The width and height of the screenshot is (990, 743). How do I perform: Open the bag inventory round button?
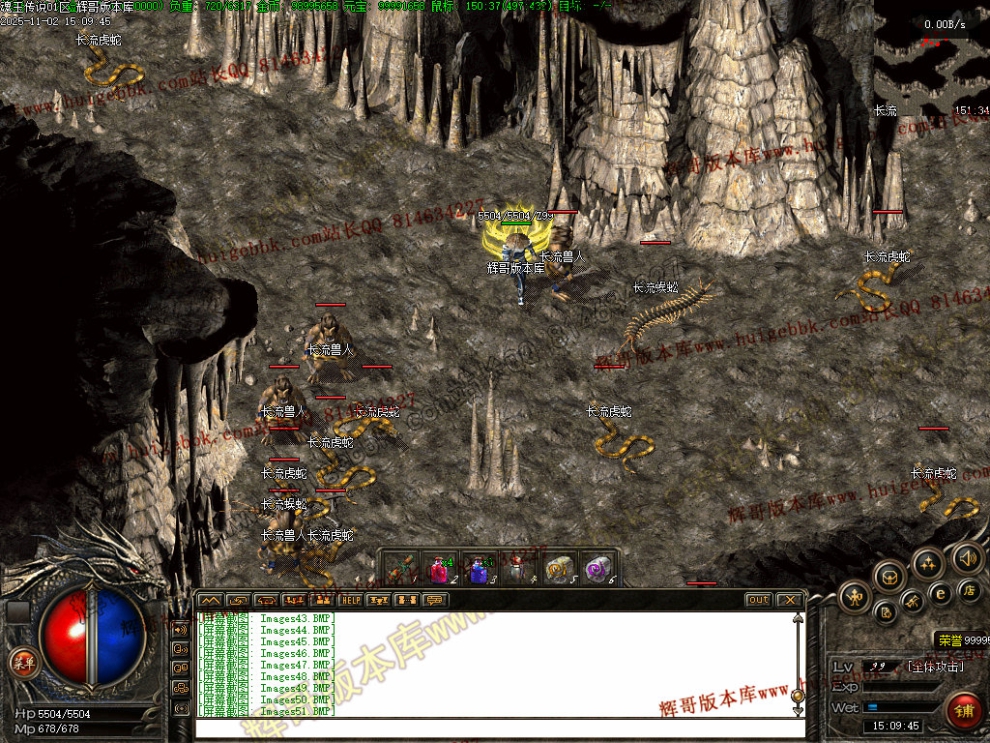885,611
